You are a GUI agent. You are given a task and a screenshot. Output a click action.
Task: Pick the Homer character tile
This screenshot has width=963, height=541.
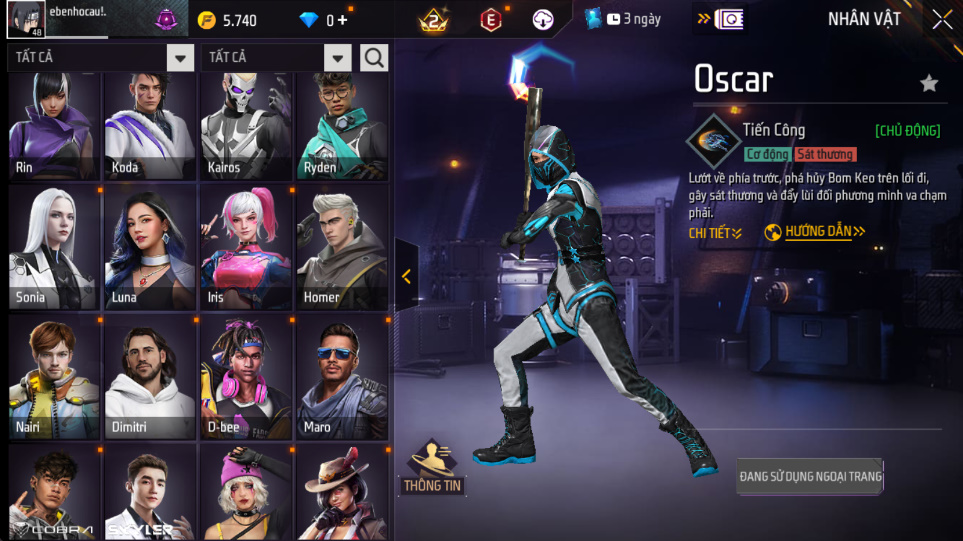point(340,247)
